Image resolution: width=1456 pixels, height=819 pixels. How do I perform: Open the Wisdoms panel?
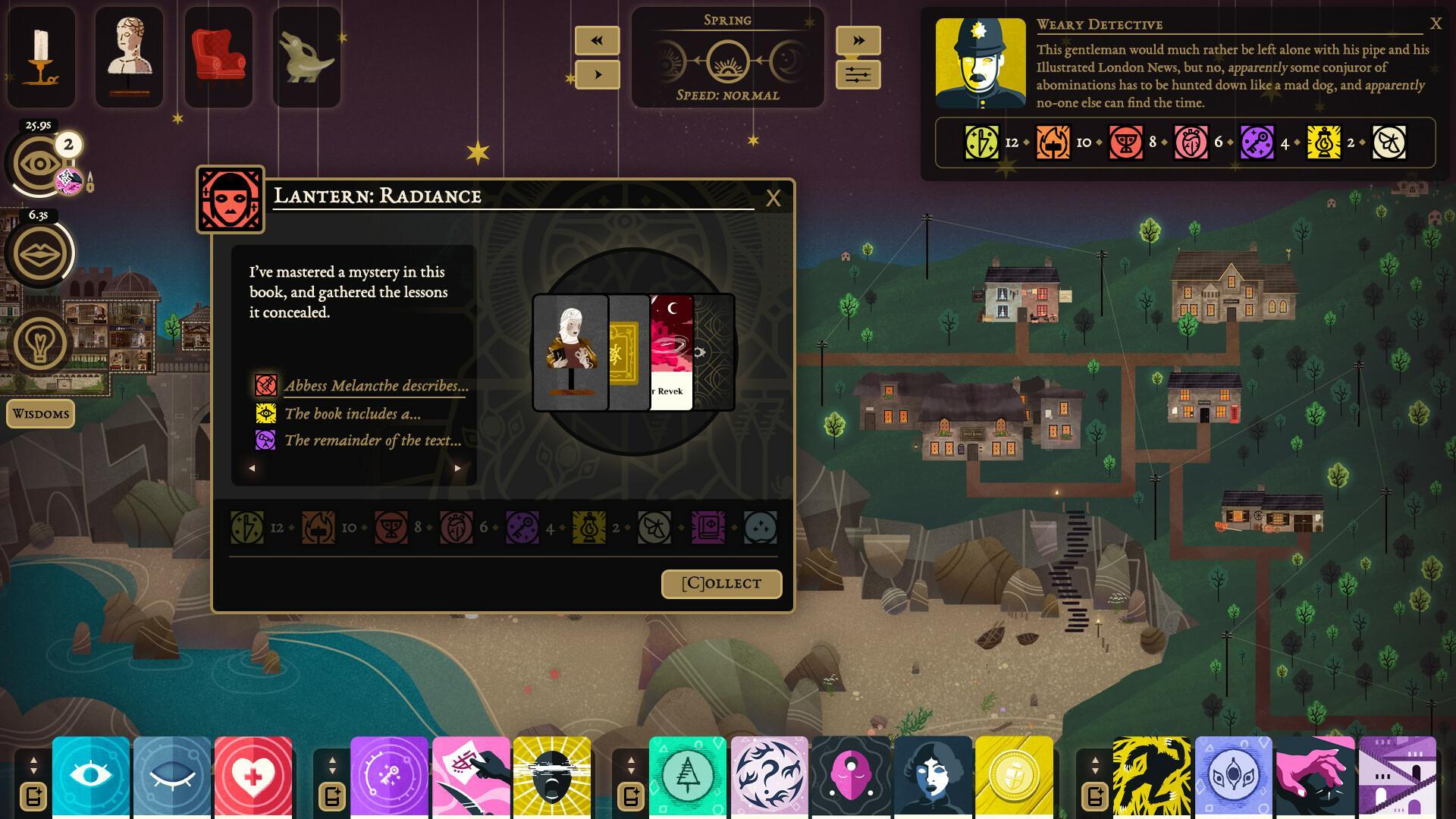41,414
